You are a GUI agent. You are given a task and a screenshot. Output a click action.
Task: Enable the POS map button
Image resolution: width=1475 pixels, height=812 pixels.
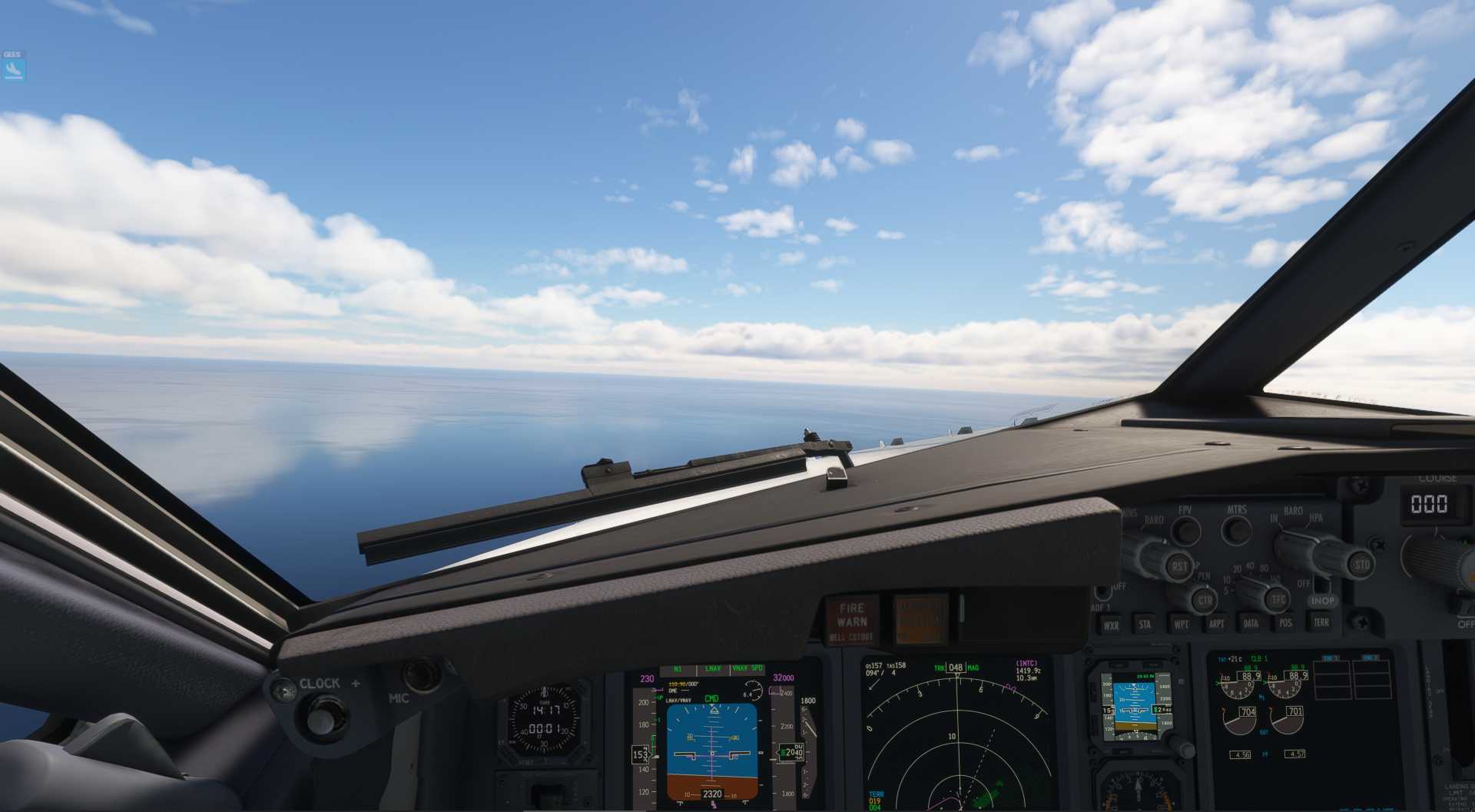[1285, 623]
